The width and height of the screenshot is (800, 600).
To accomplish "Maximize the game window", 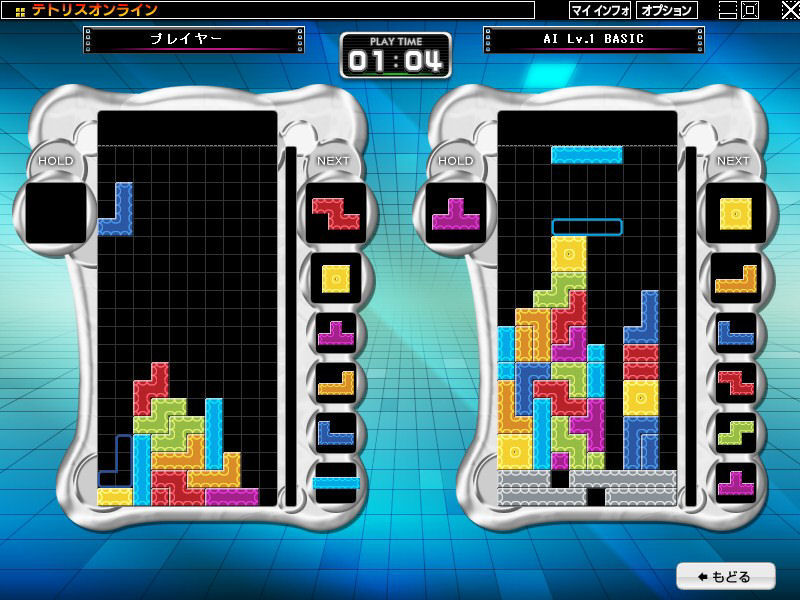I will tap(749, 10).
